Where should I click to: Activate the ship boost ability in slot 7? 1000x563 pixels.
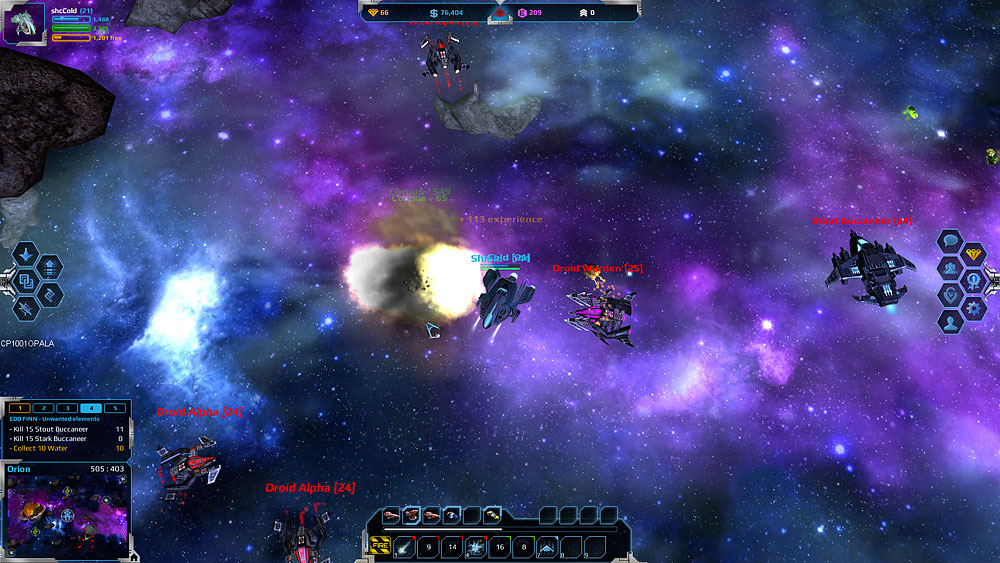point(548,546)
